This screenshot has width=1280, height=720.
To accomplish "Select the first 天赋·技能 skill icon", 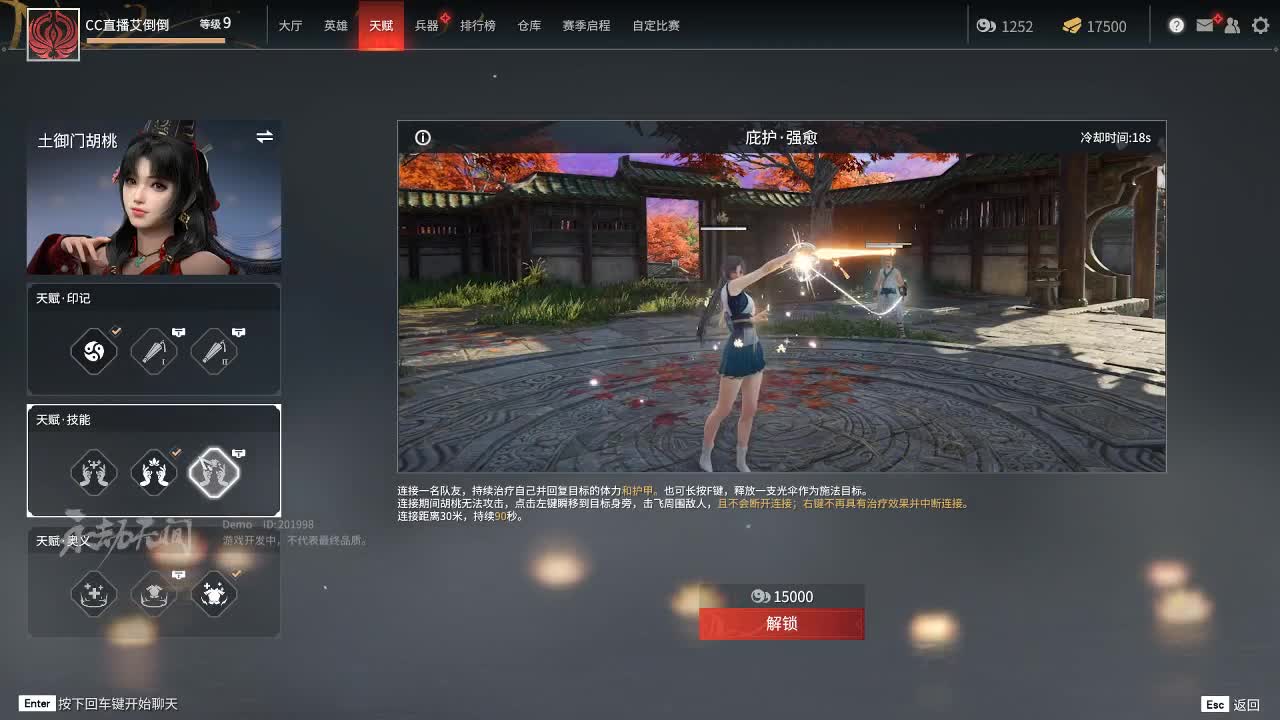I will point(94,472).
